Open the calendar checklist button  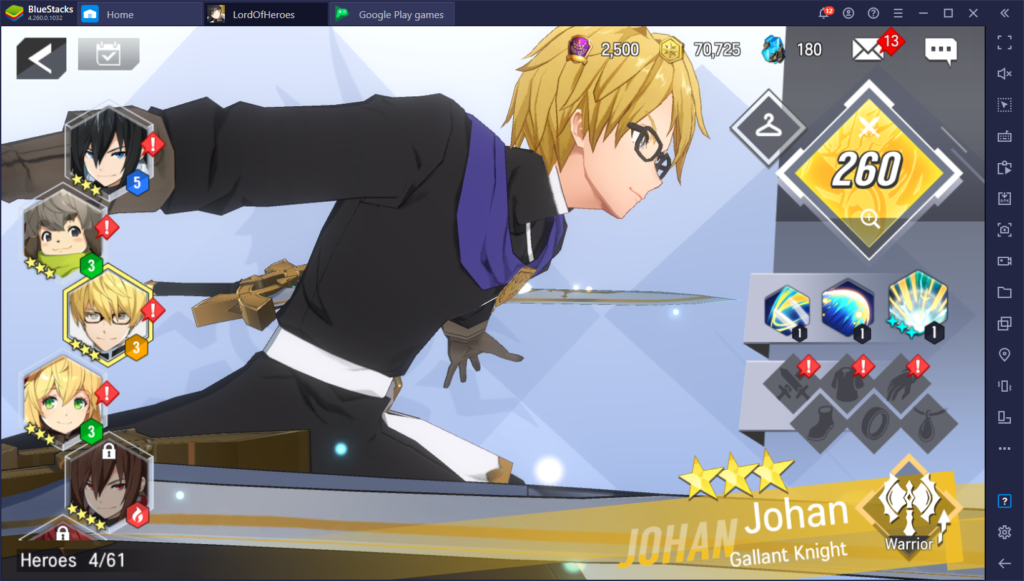(108, 54)
